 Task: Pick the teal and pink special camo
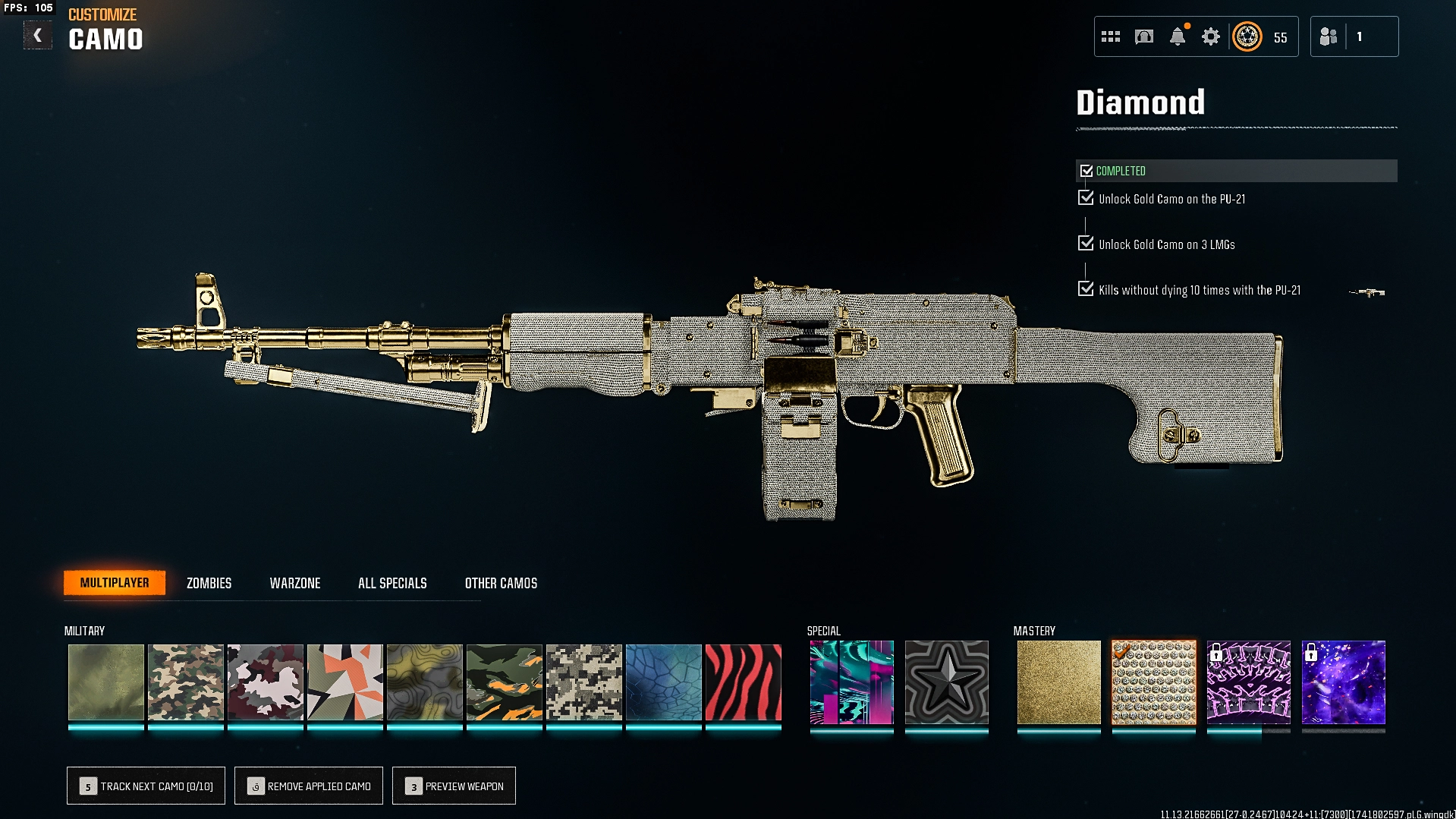click(x=851, y=682)
